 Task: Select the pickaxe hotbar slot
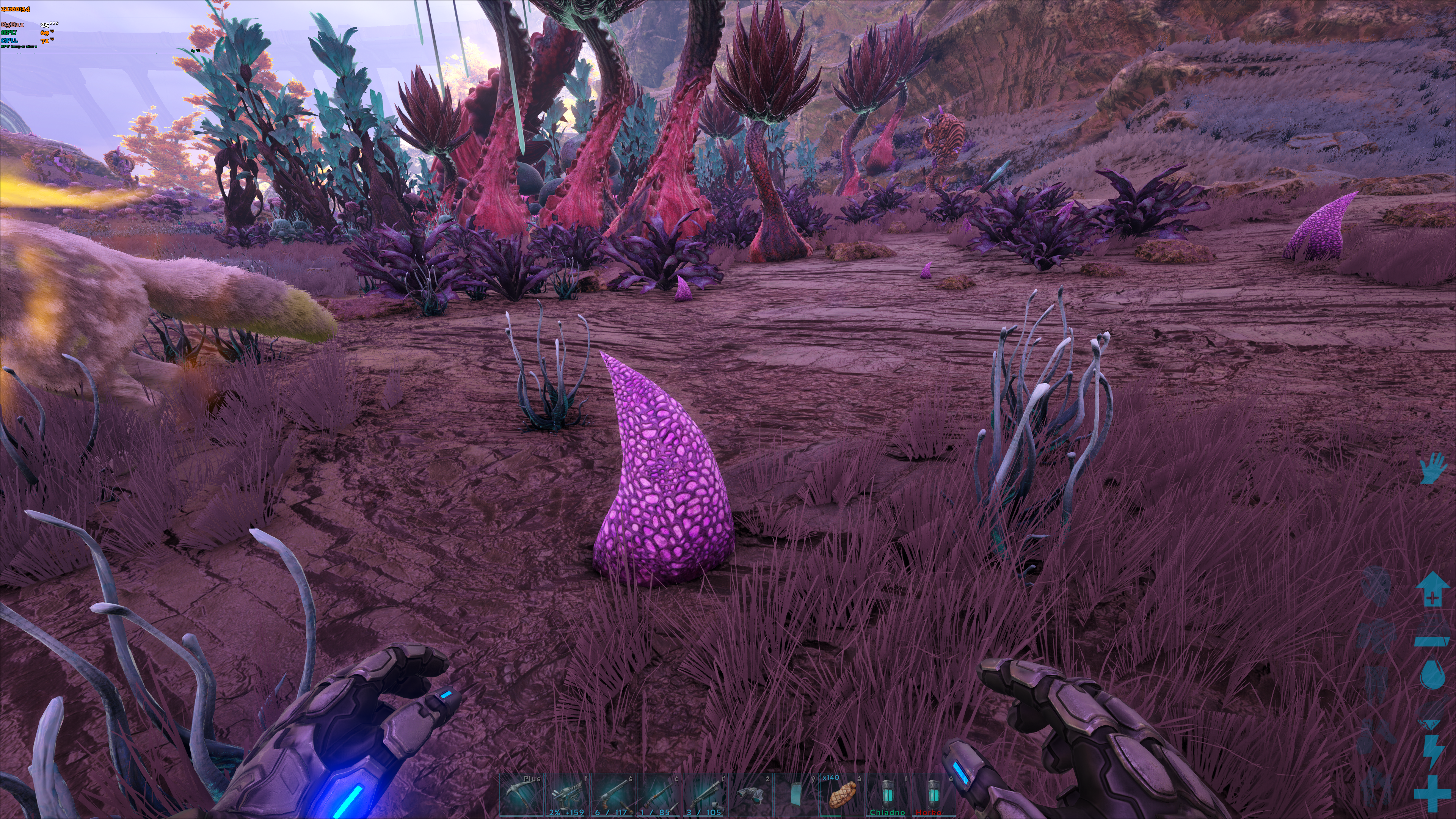point(522,795)
